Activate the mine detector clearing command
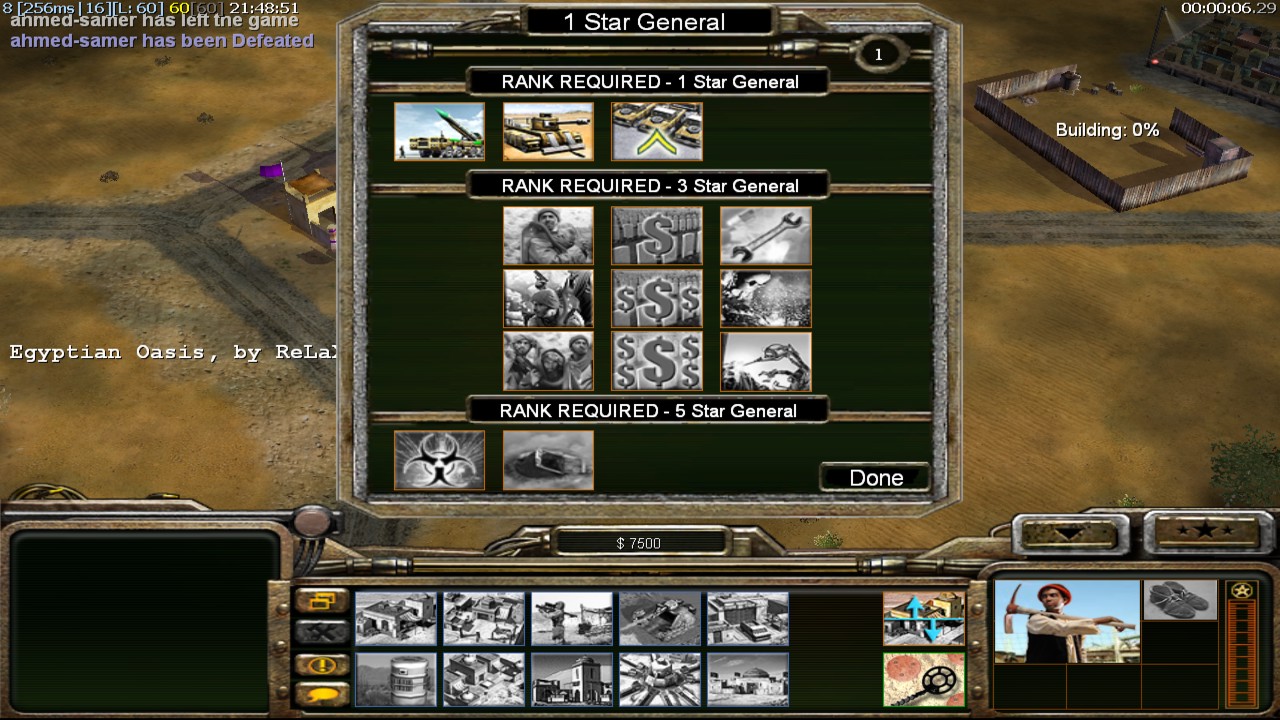 pyautogui.click(x=923, y=679)
